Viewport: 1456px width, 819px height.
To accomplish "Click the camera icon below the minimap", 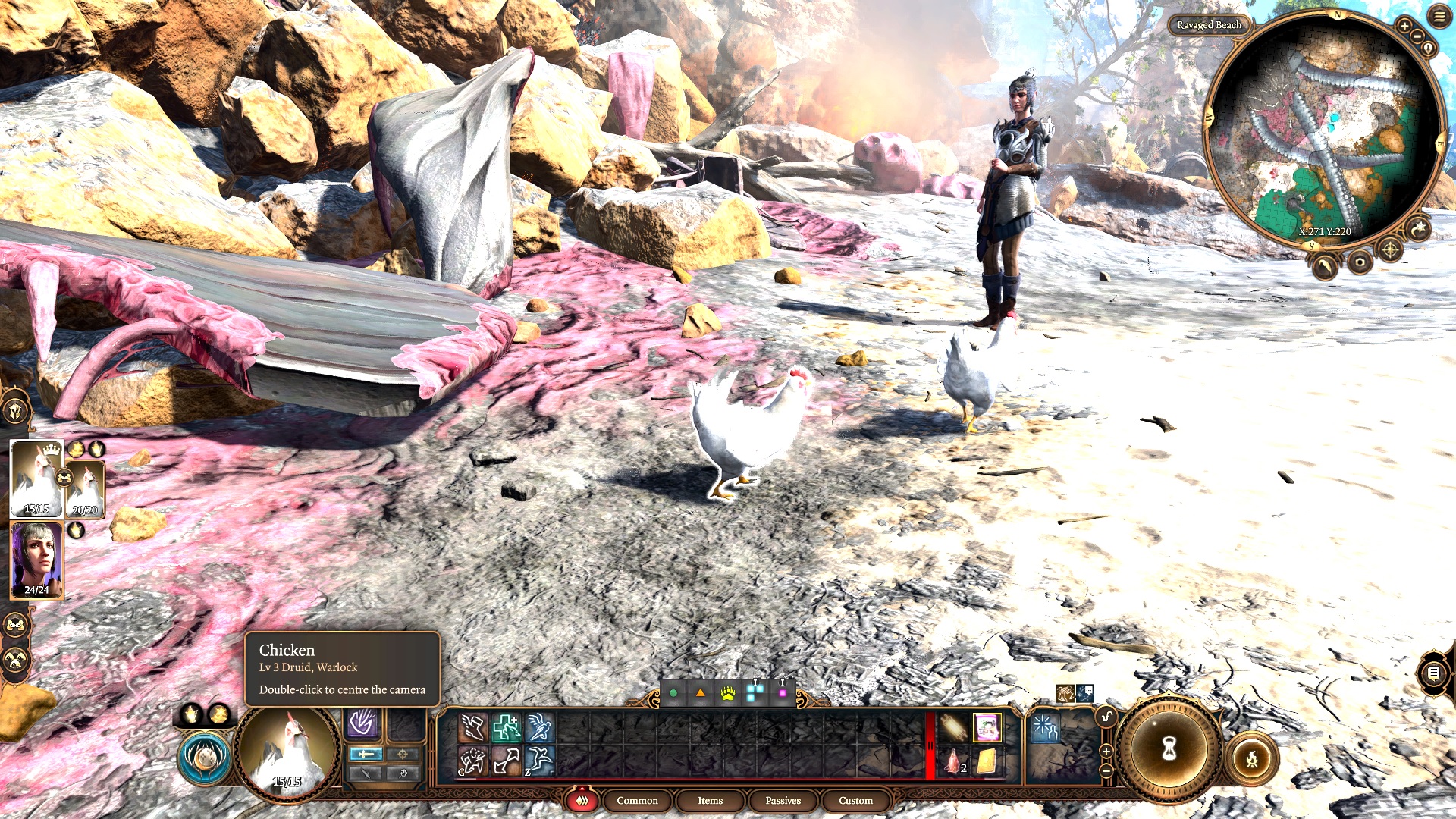I will (x=1360, y=262).
